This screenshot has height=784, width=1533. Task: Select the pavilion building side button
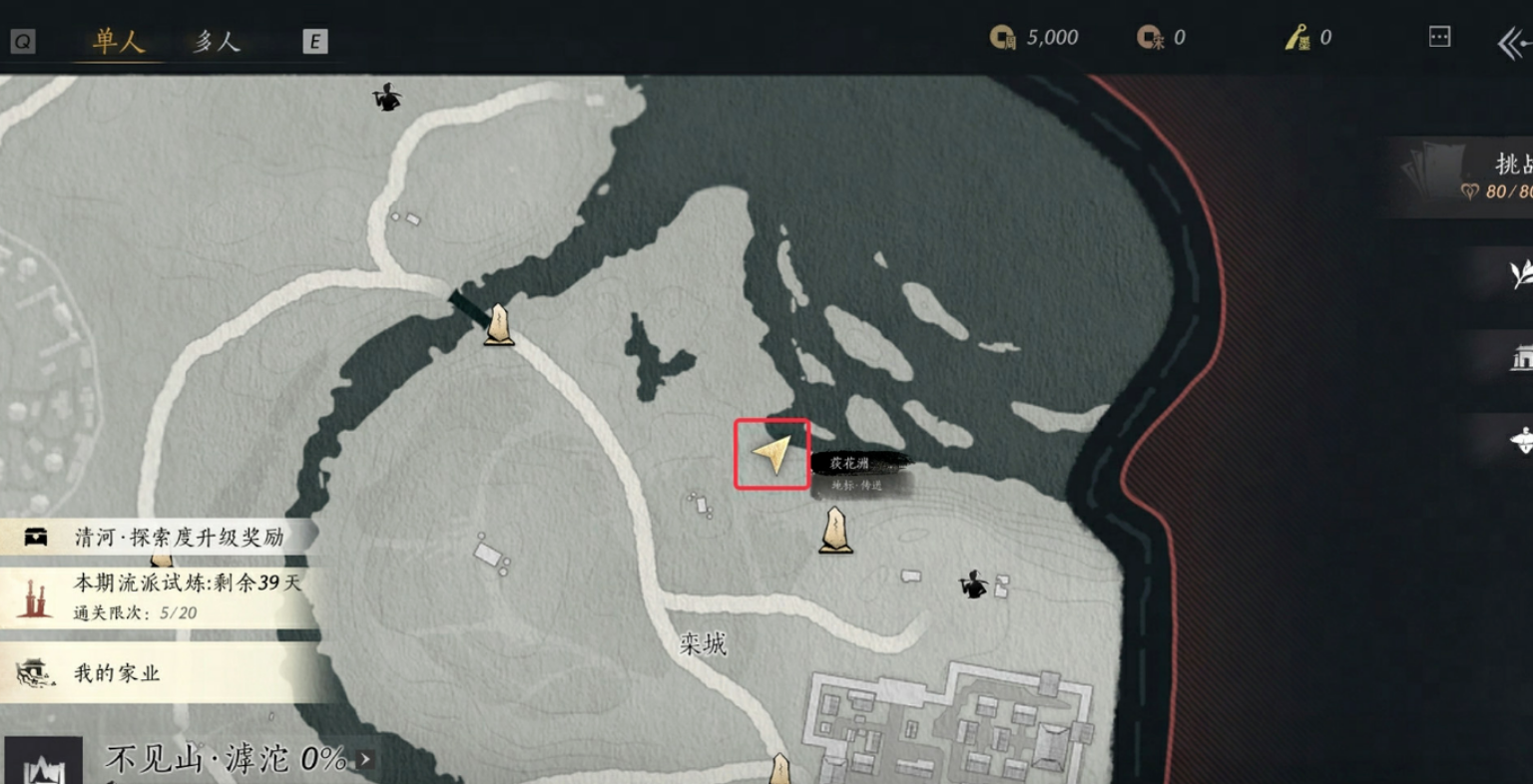tap(1521, 358)
